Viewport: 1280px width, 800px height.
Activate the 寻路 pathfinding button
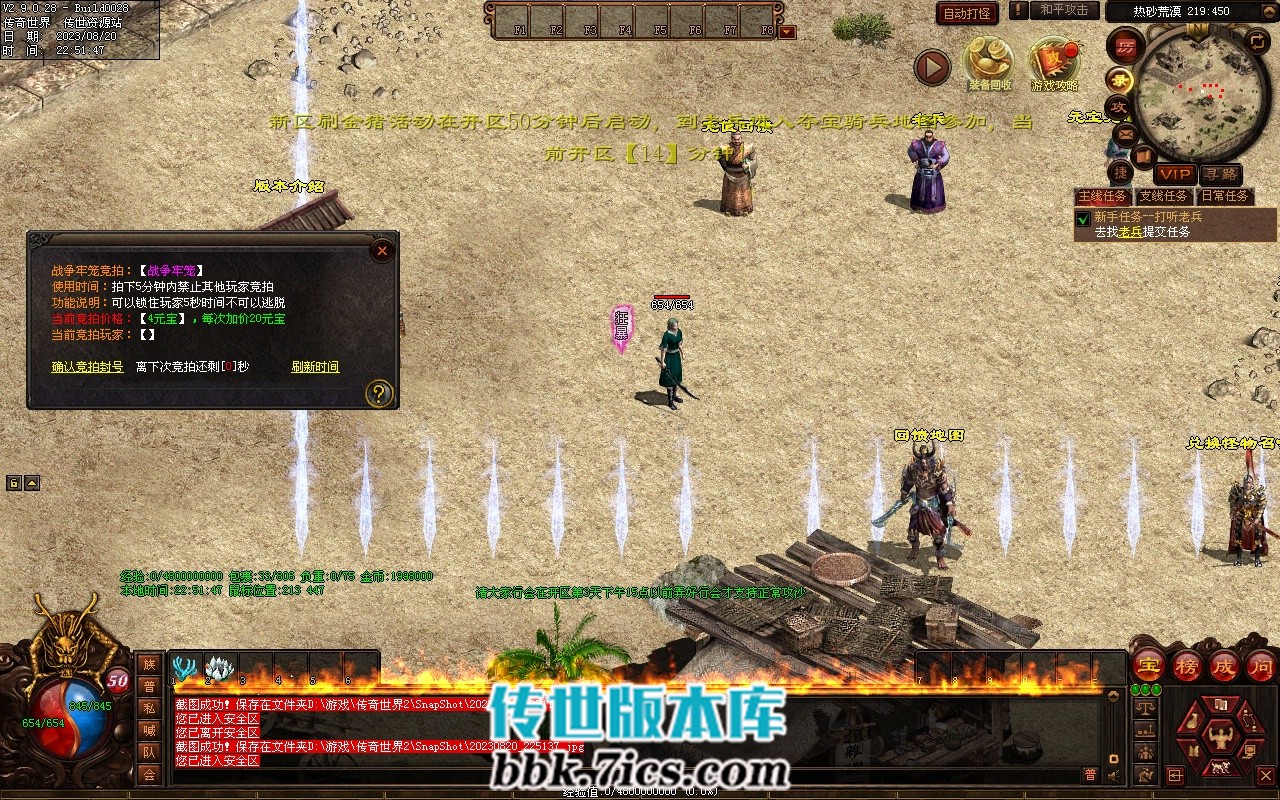(1220, 174)
